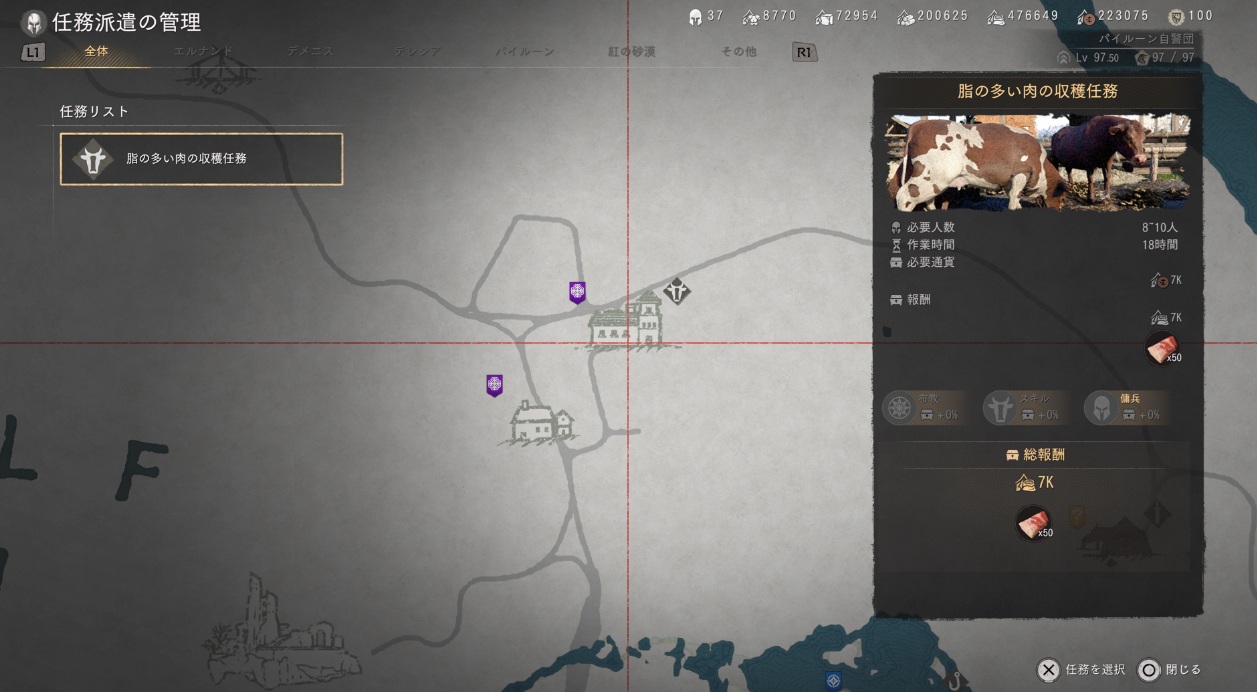
Task: Open the エルナンド region tab
Action: (203, 51)
